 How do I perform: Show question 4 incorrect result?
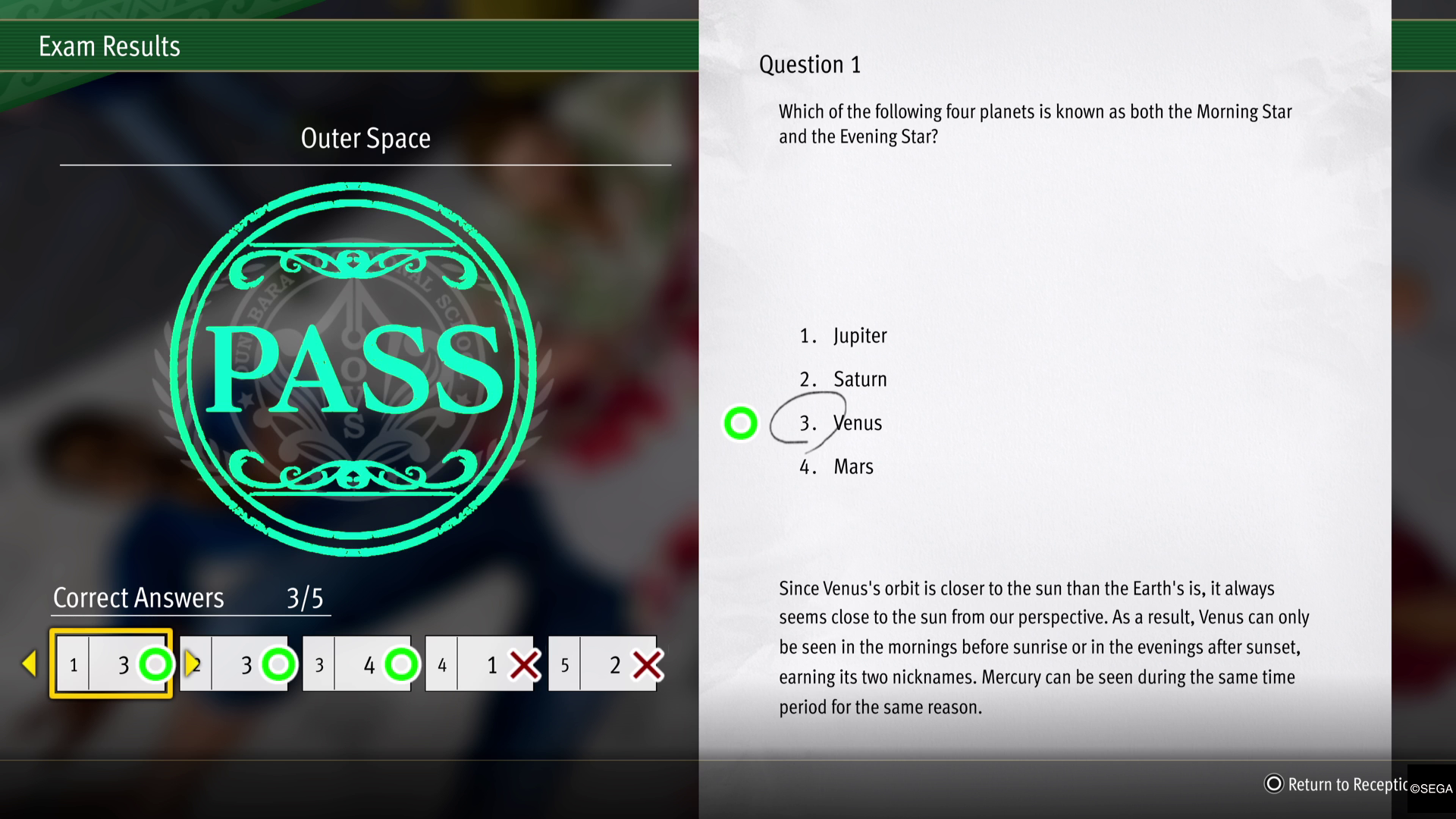[481, 664]
